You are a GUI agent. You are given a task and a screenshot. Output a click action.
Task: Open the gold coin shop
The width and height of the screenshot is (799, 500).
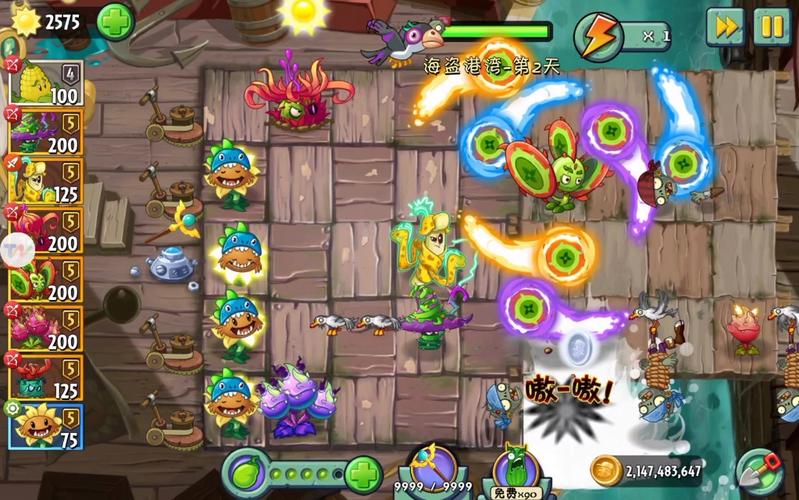[606, 470]
